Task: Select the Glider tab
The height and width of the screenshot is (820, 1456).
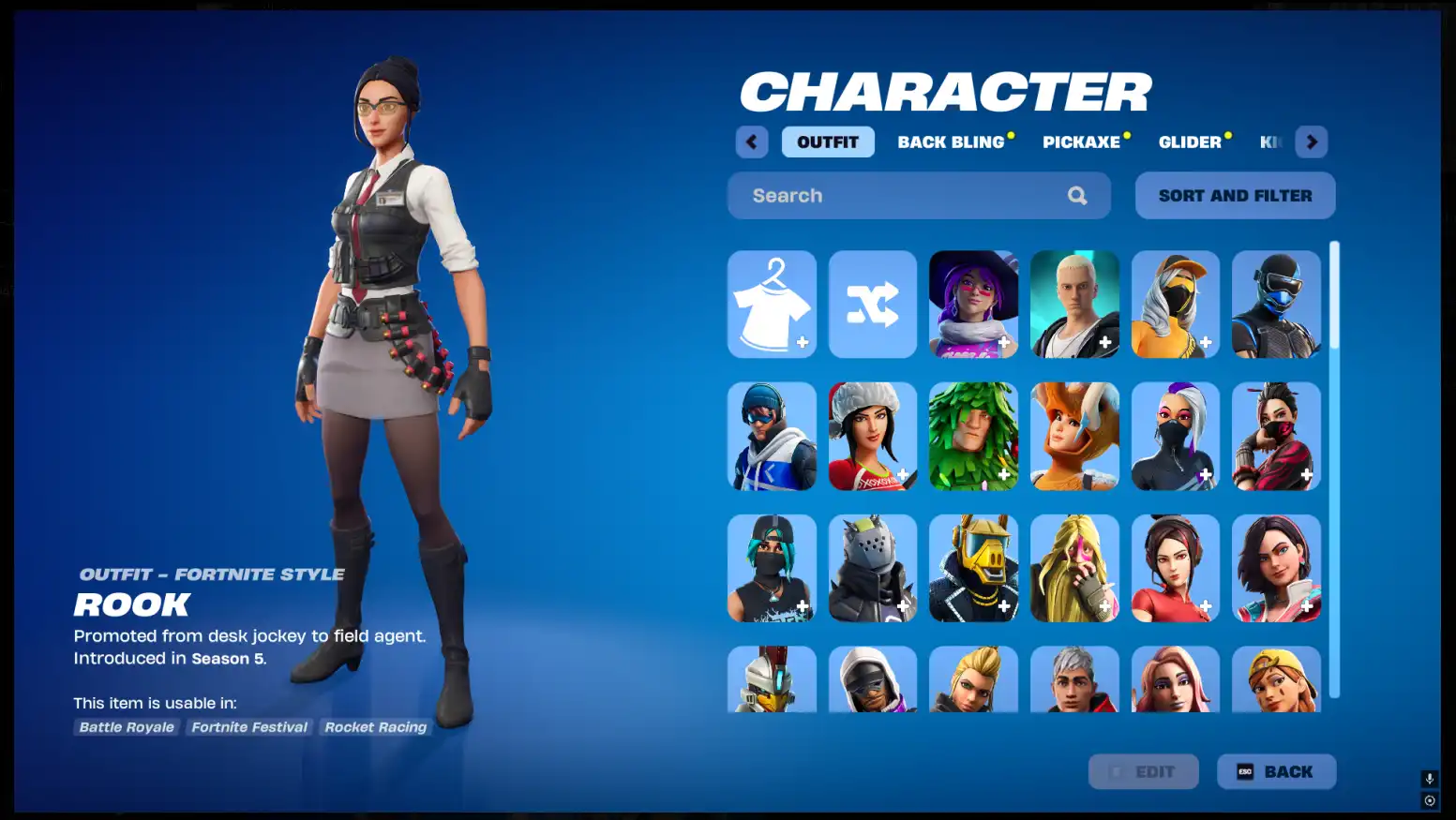Action: point(1190,142)
